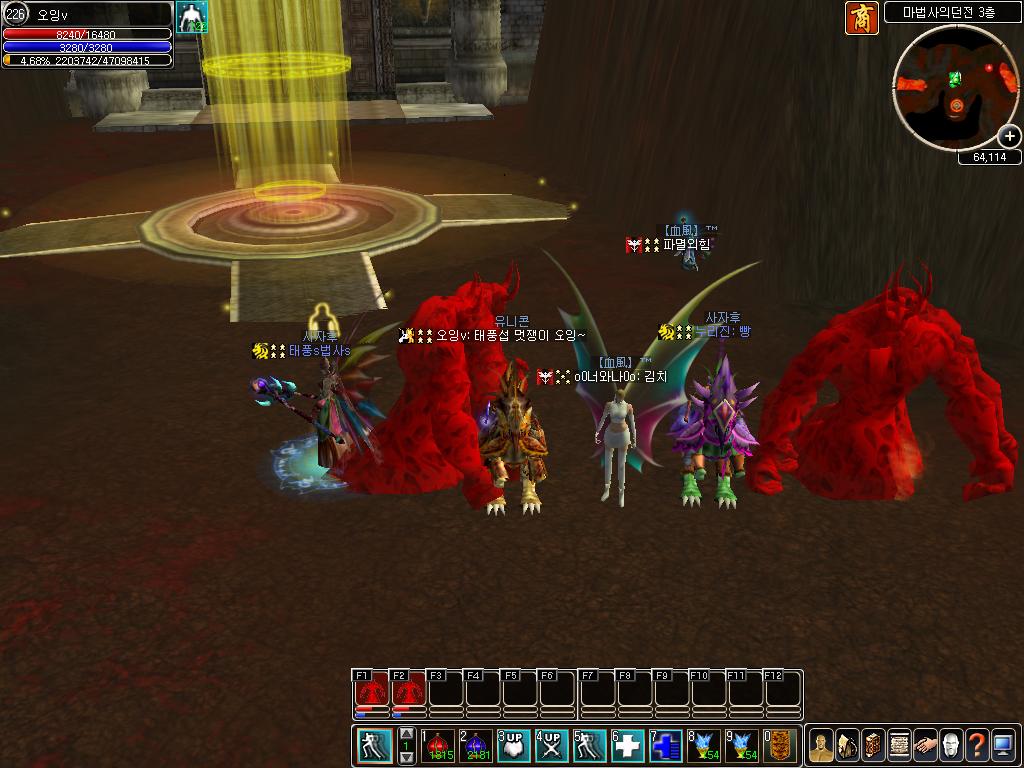Activate the UP buff skill in slot 3
Viewport: 1024px width, 768px height.
pyautogui.click(x=514, y=746)
